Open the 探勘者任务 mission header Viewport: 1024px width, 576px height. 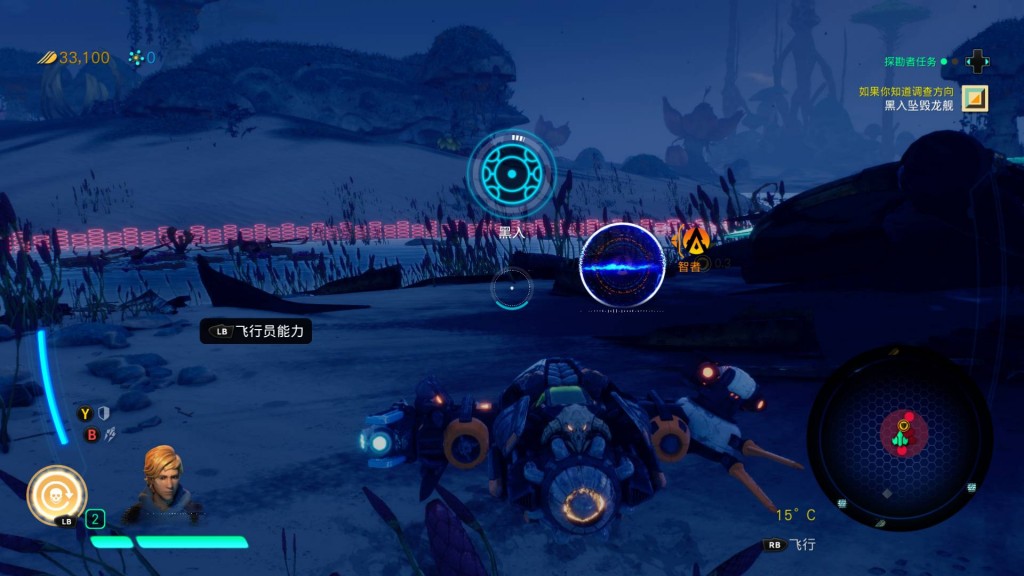[910, 62]
